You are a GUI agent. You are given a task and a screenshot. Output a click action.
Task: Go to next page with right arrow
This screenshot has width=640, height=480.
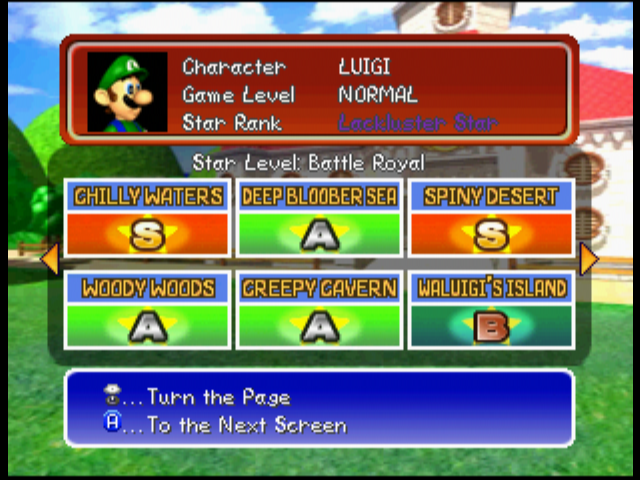[589, 259]
